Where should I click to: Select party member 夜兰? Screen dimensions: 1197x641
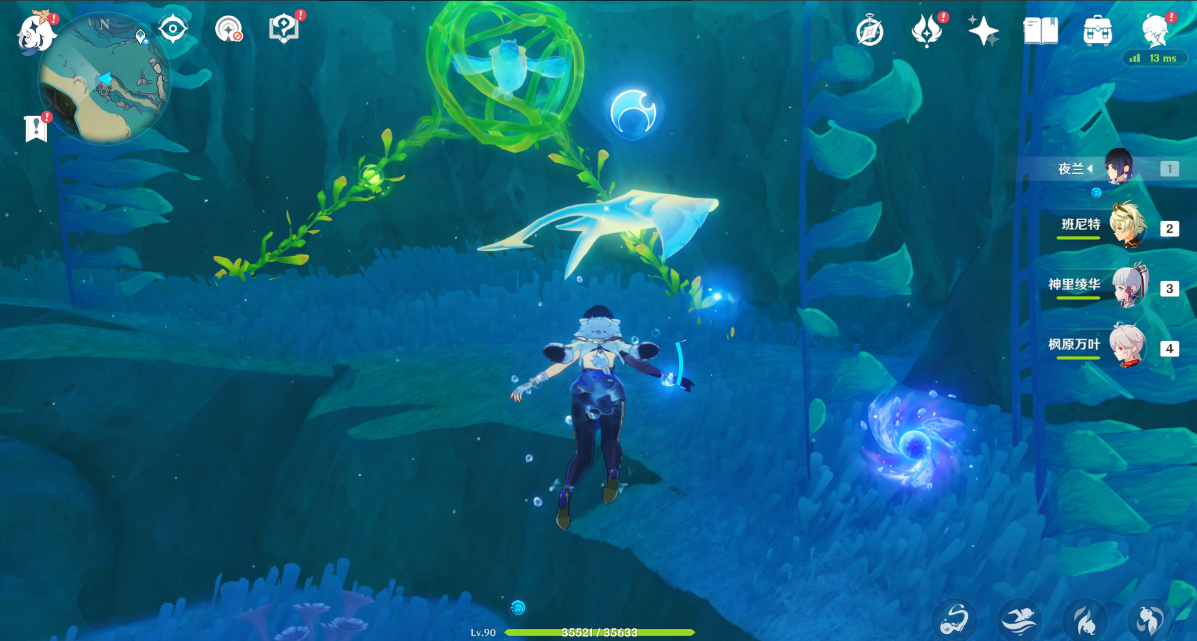(1120, 169)
